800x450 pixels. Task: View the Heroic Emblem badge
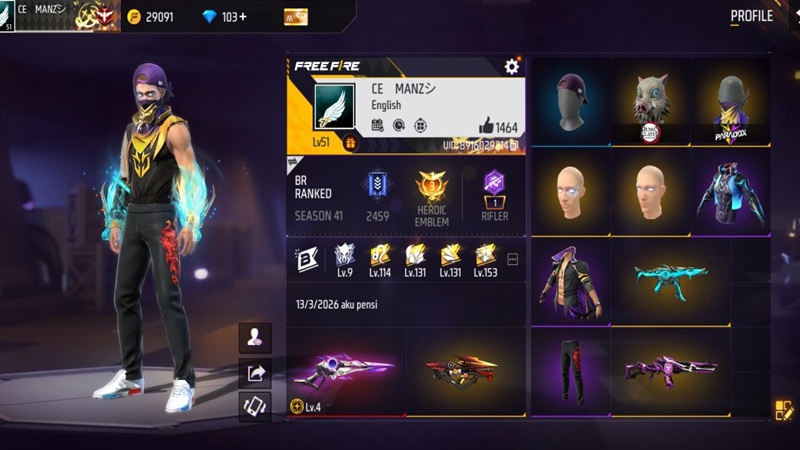(x=432, y=186)
